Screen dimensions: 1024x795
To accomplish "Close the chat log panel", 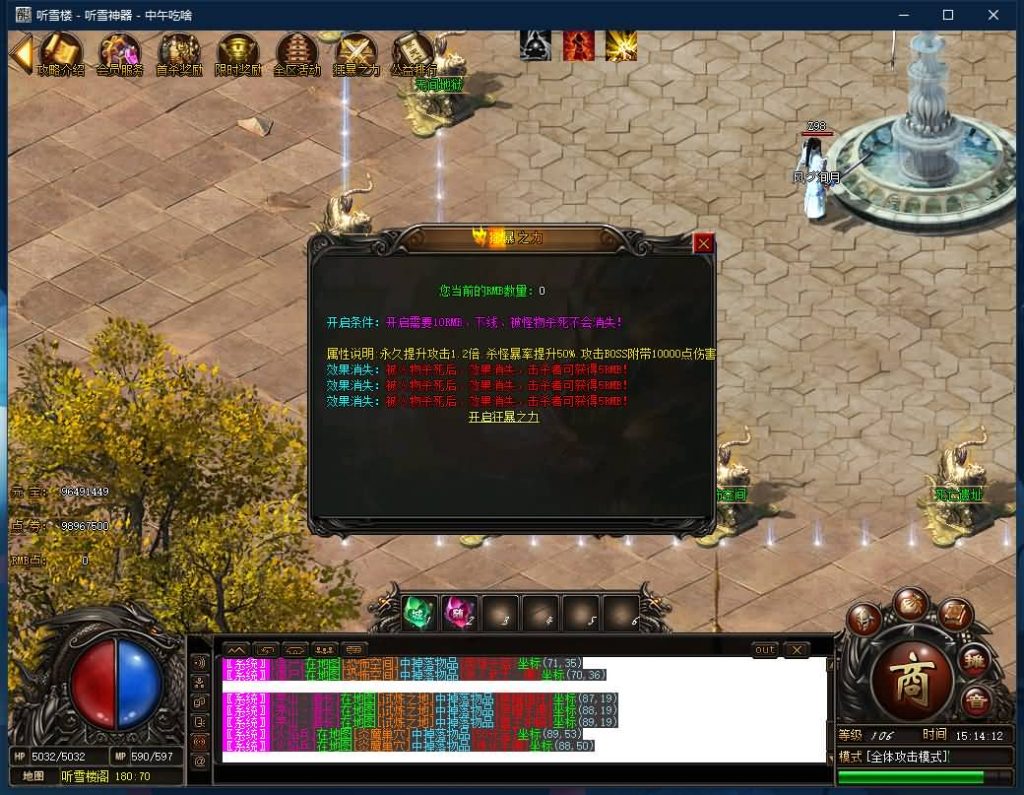I will coord(796,650).
